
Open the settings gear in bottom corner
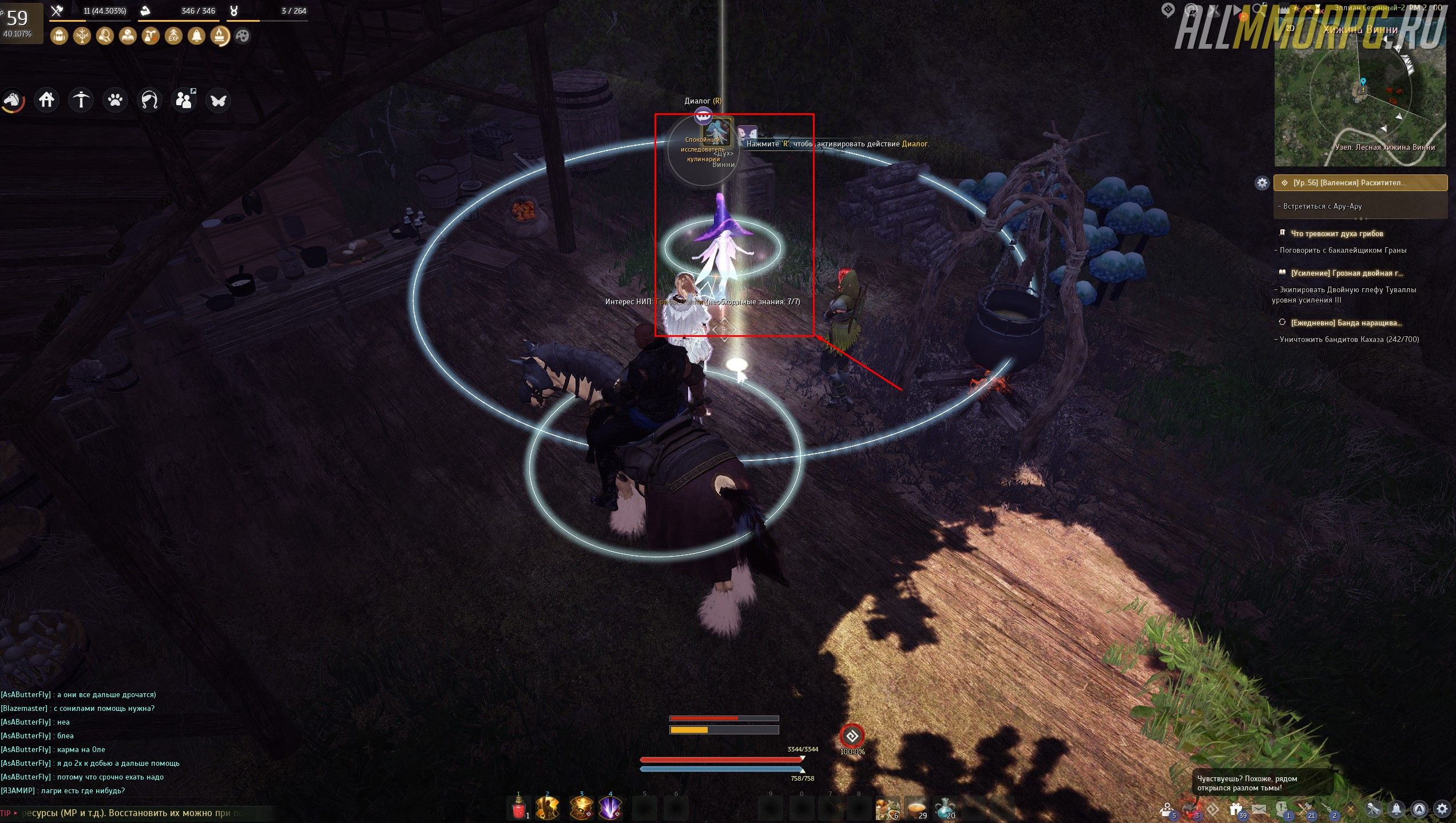(x=1442, y=809)
